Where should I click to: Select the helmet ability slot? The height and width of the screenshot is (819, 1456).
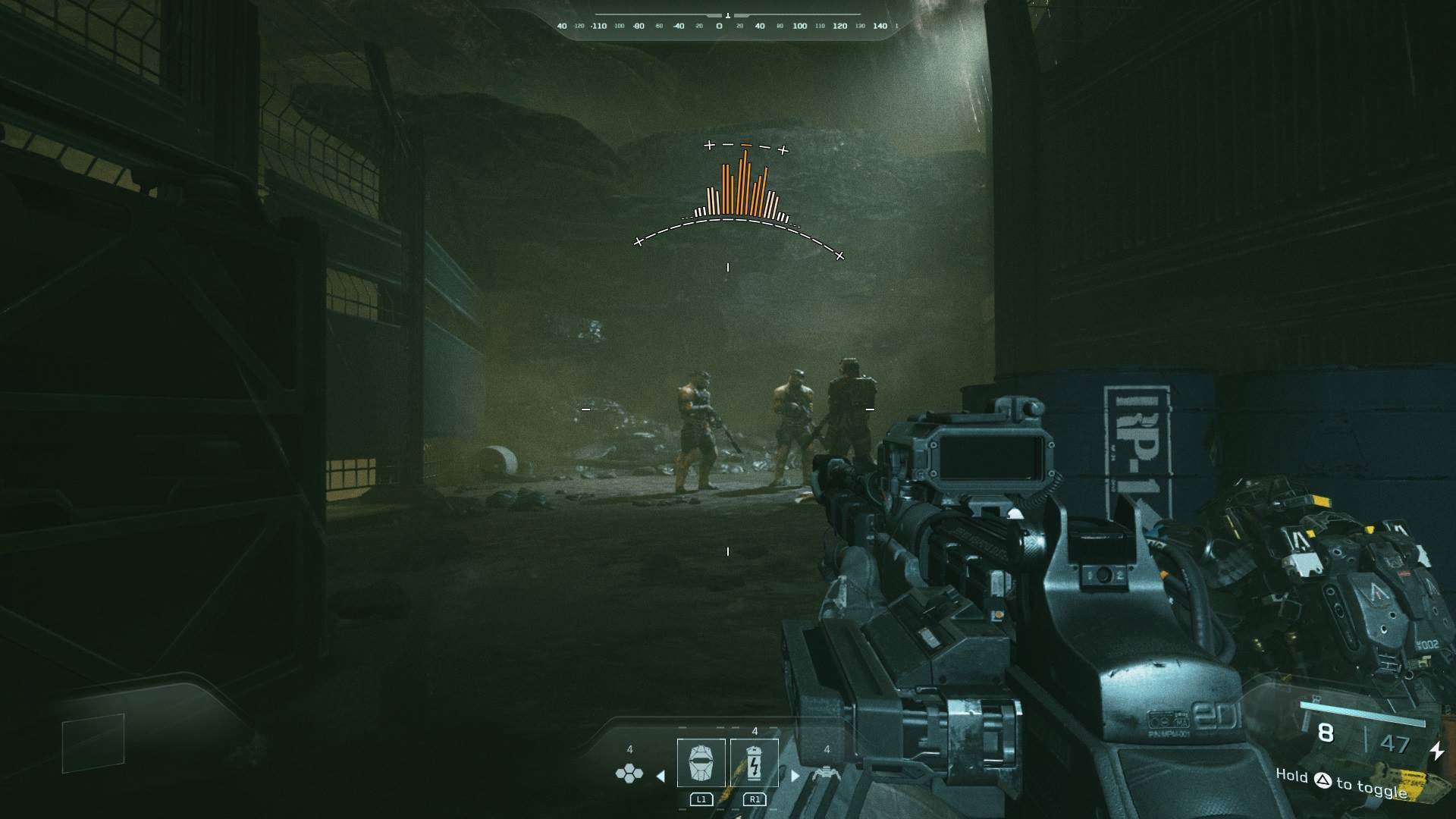(701, 763)
